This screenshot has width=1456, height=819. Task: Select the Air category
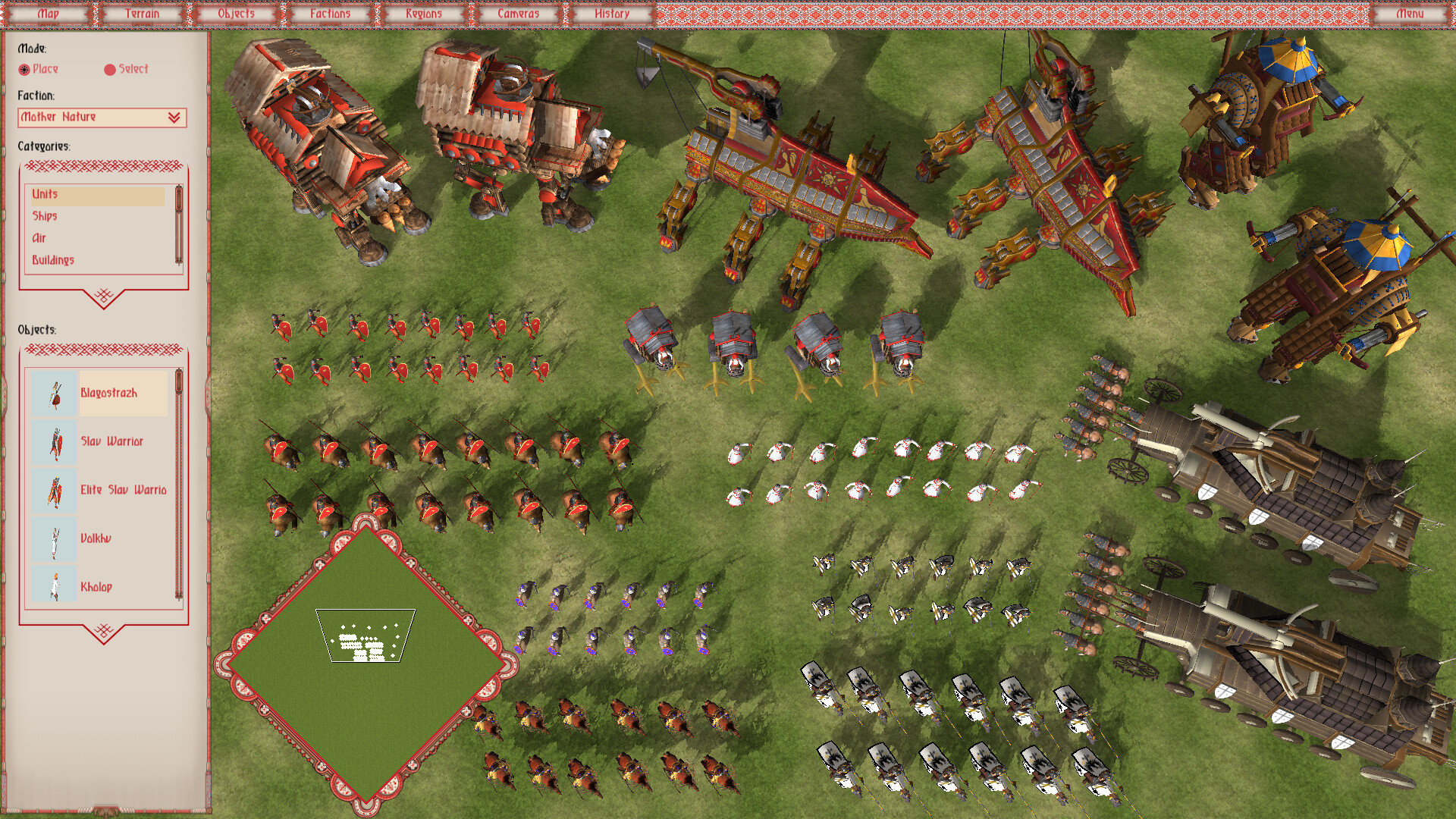(x=40, y=238)
